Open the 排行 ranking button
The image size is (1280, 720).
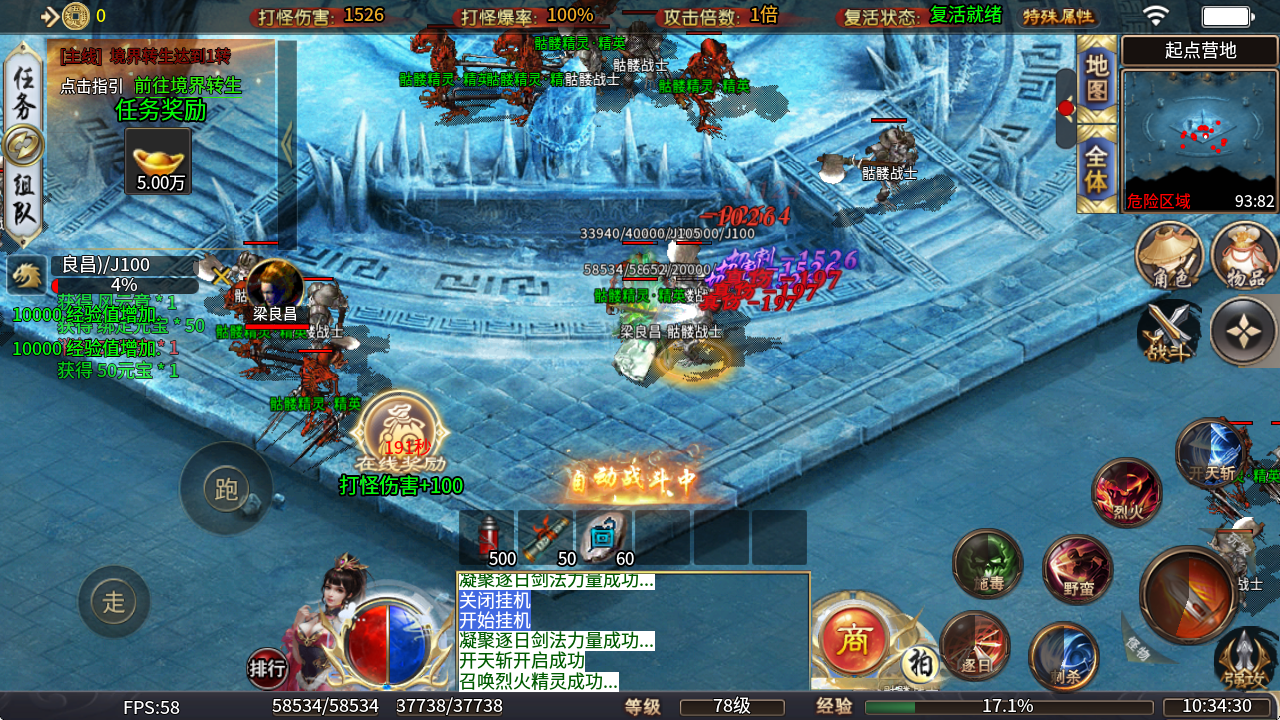[267, 669]
